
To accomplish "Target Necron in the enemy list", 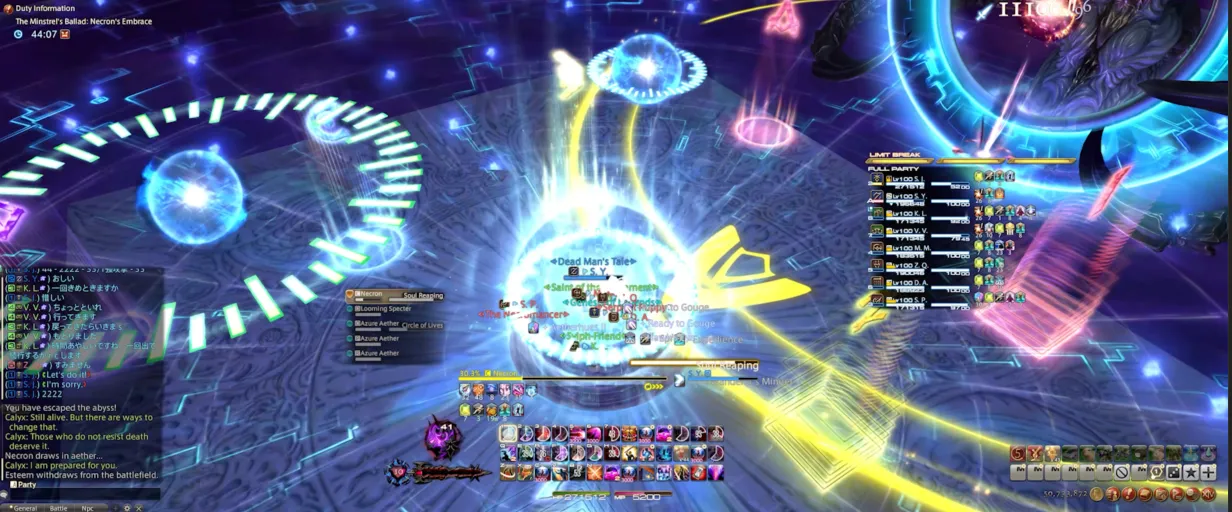I will (372, 295).
